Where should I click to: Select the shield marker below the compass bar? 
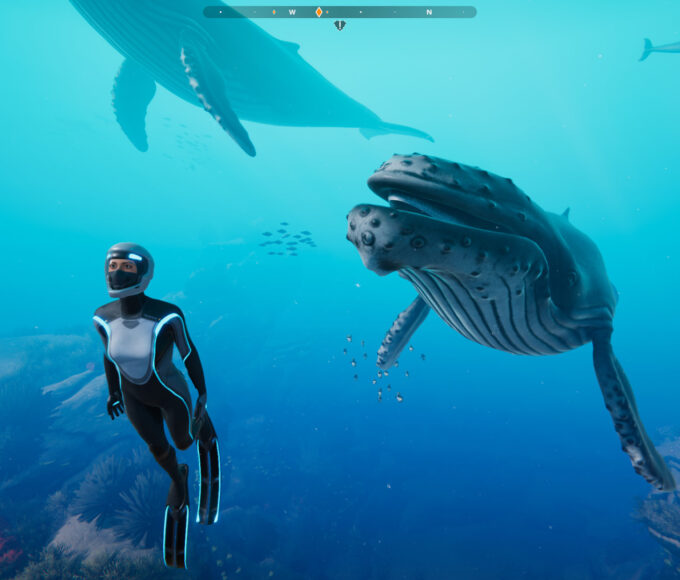tap(340, 25)
